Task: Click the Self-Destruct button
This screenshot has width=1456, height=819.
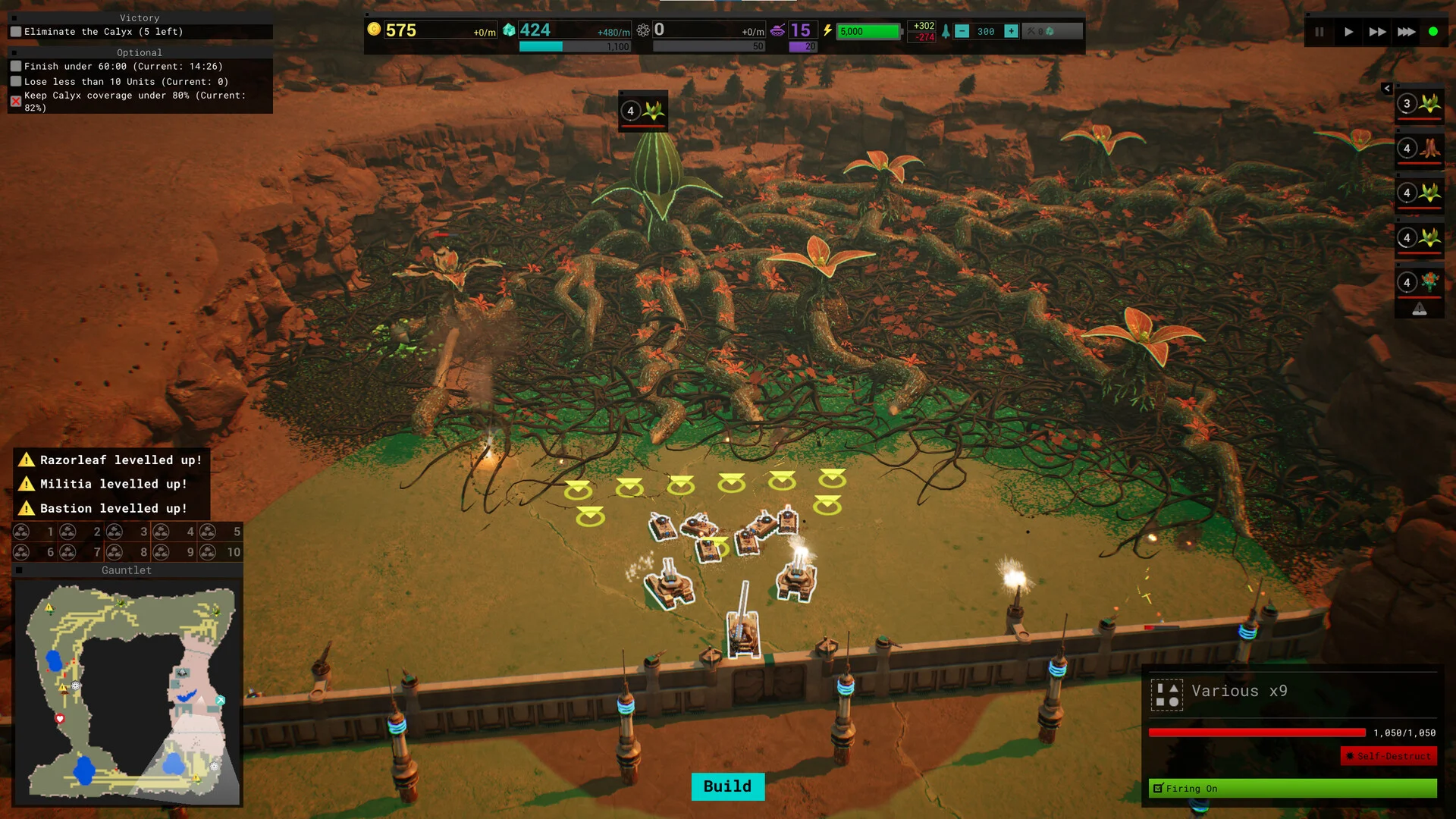Action: [1389, 756]
